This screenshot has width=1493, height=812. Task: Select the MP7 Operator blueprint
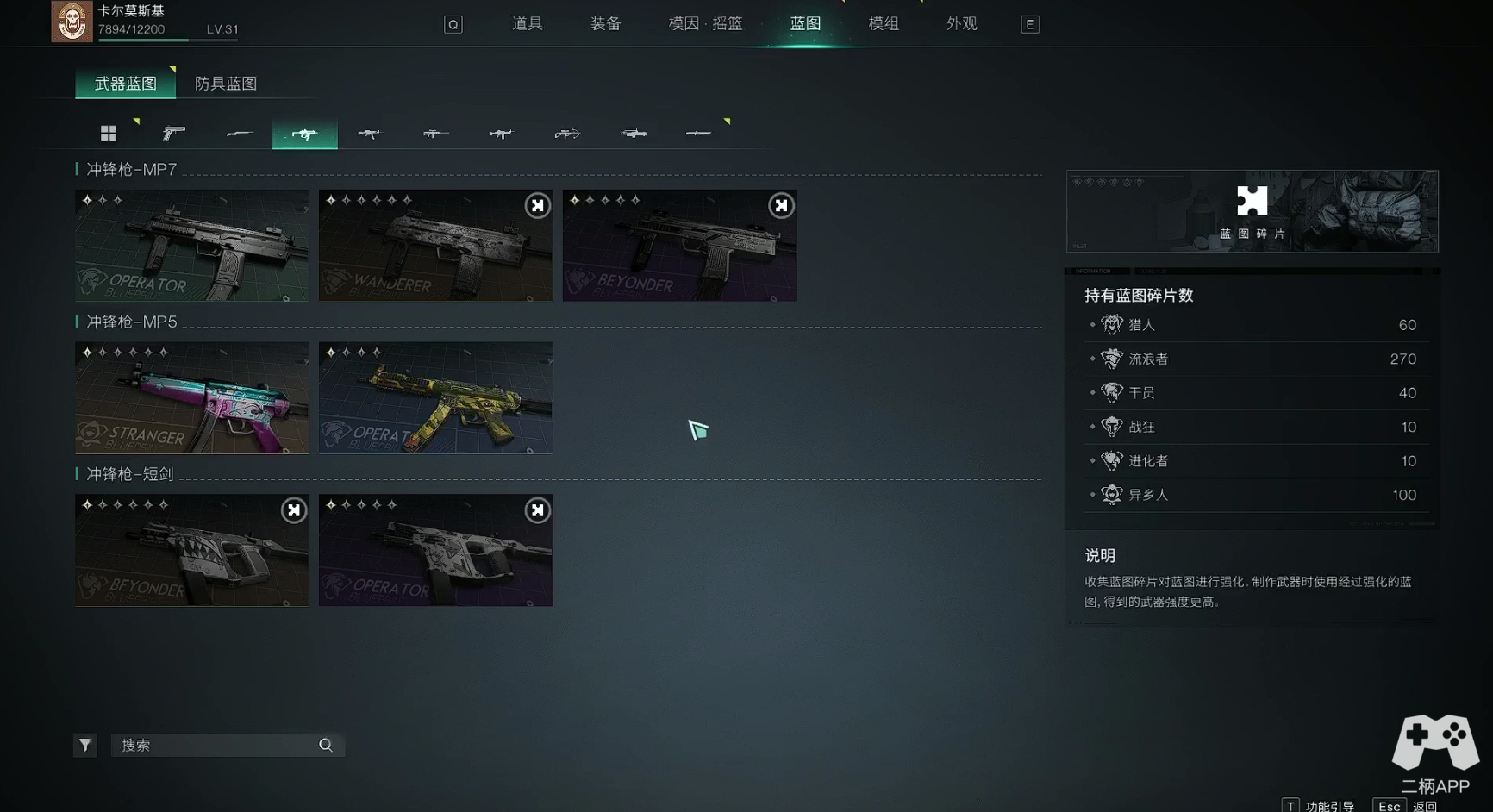click(192, 246)
